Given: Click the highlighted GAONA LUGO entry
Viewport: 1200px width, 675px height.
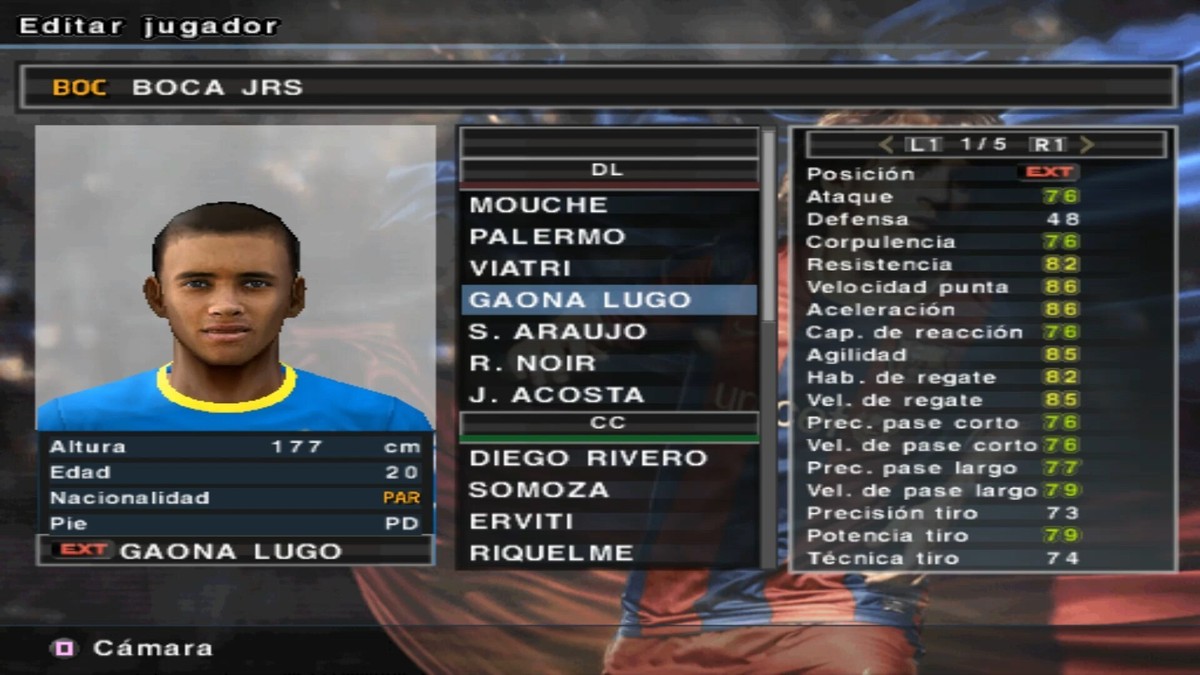Looking at the screenshot, I should (x=580, y=300).
